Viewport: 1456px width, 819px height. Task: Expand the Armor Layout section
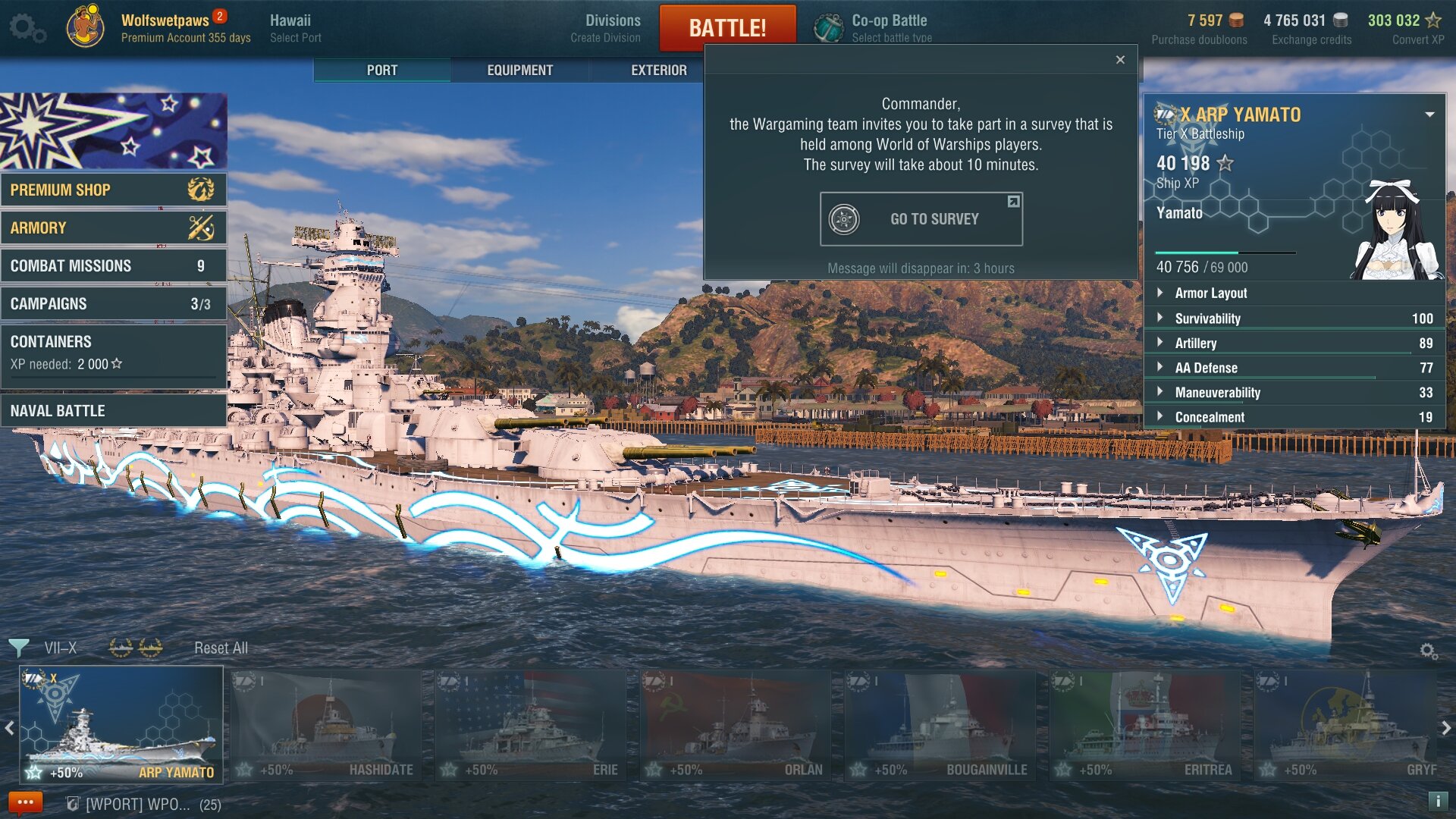click(1210, 293)
